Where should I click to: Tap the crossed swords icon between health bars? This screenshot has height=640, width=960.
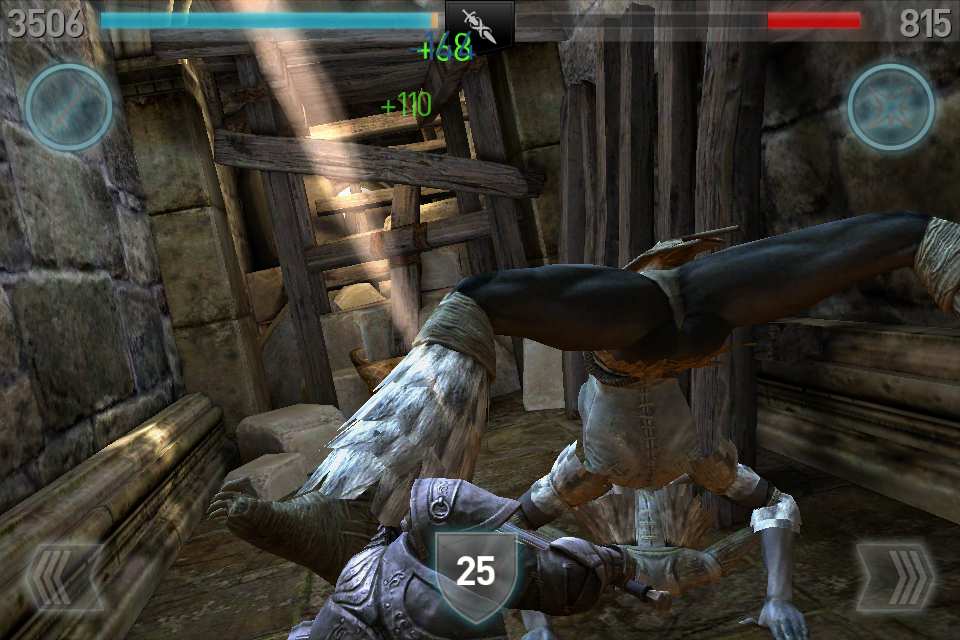point(479,24)
